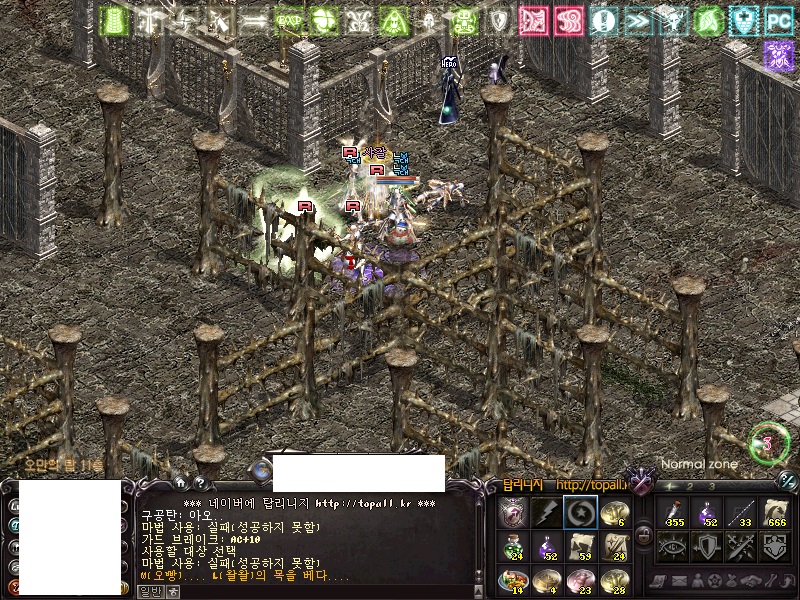Use the green potion with 24 count
Image resolution: width=800 pixels, height=600 pixels.
tap(513, 545)
